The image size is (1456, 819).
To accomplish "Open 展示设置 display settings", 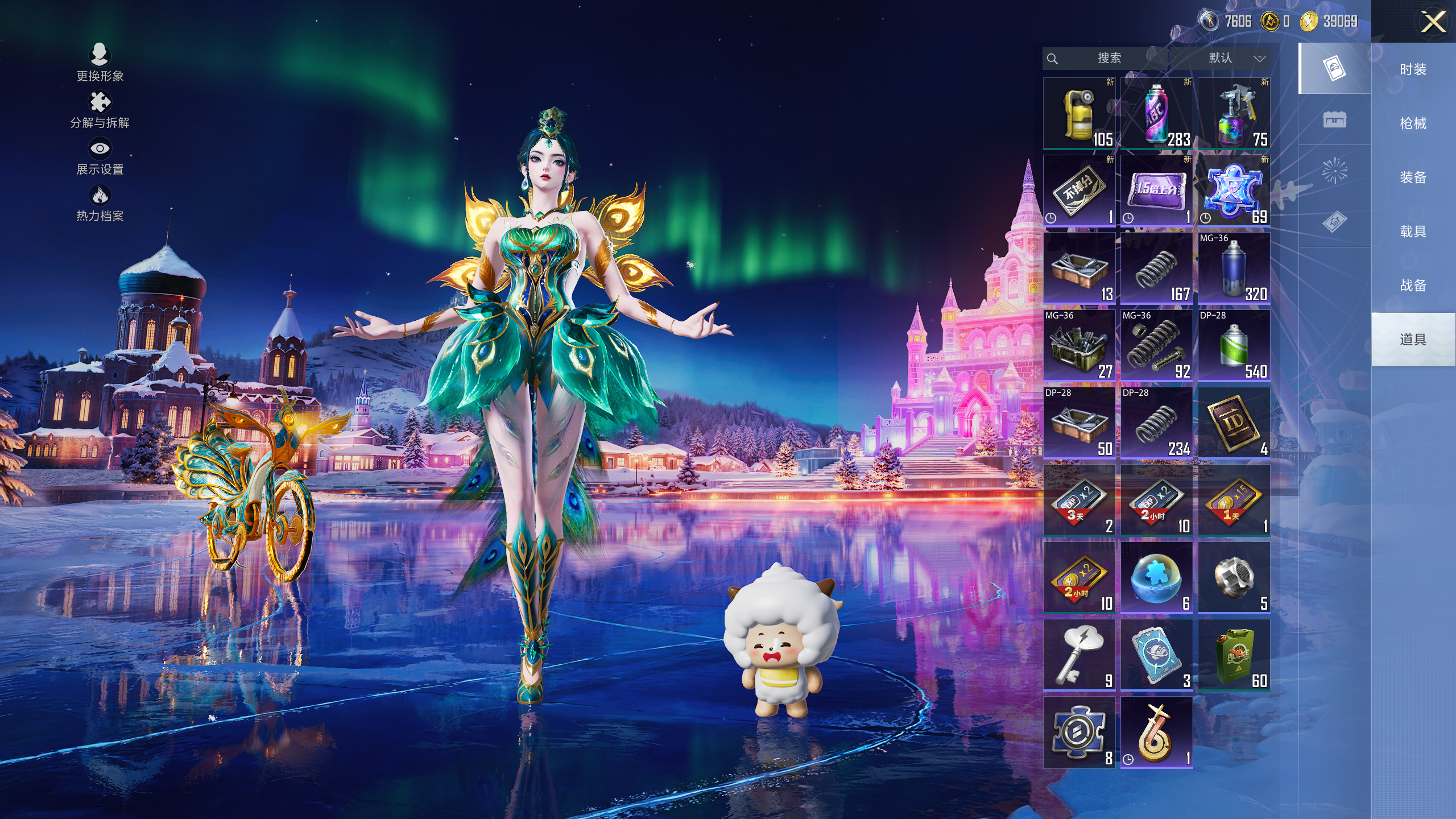I will [x=100, y=156].
